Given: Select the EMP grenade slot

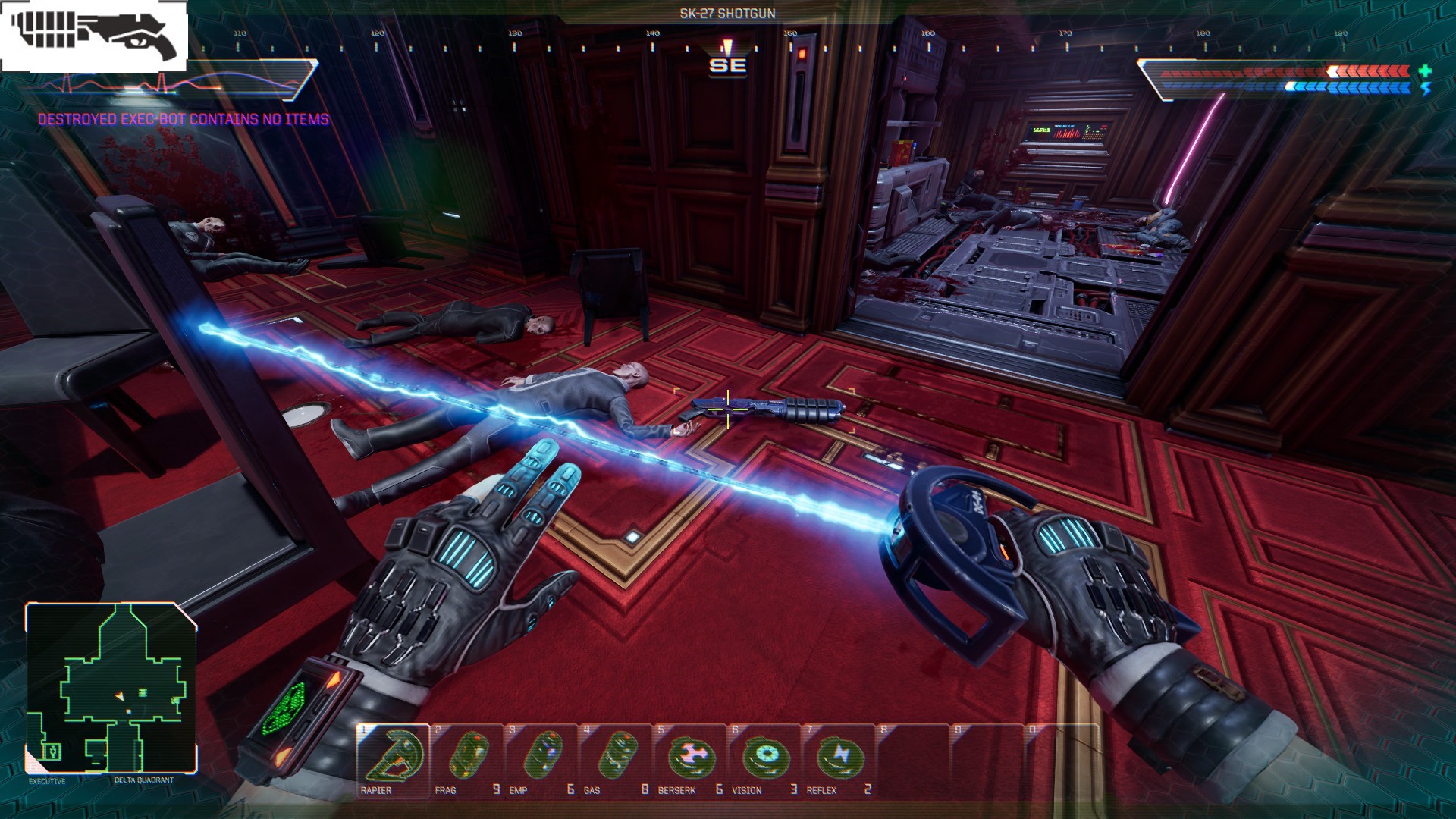Looking at the screenshot, I should (541, 760).
